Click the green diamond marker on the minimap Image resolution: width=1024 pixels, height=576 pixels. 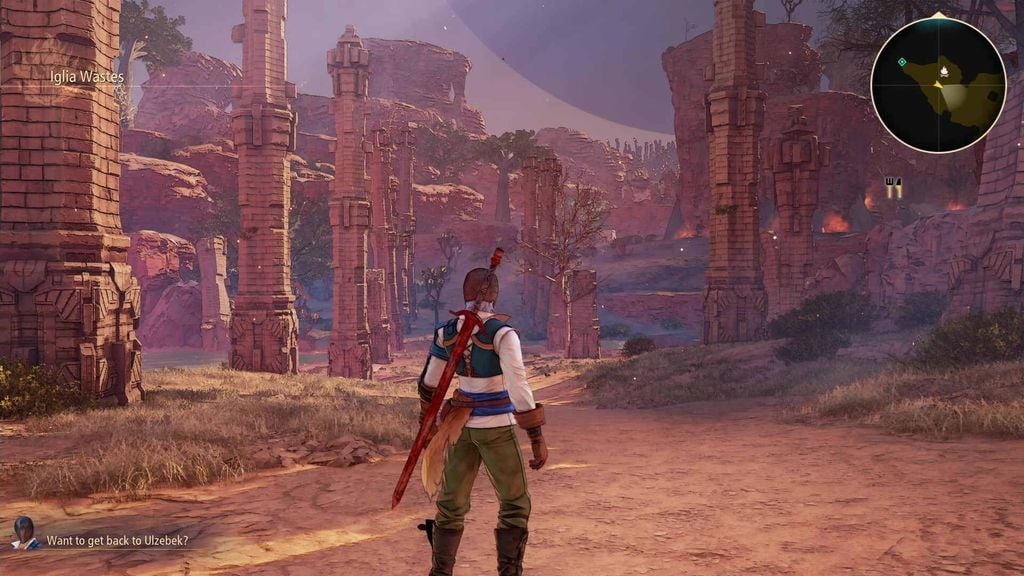point(902,62)
